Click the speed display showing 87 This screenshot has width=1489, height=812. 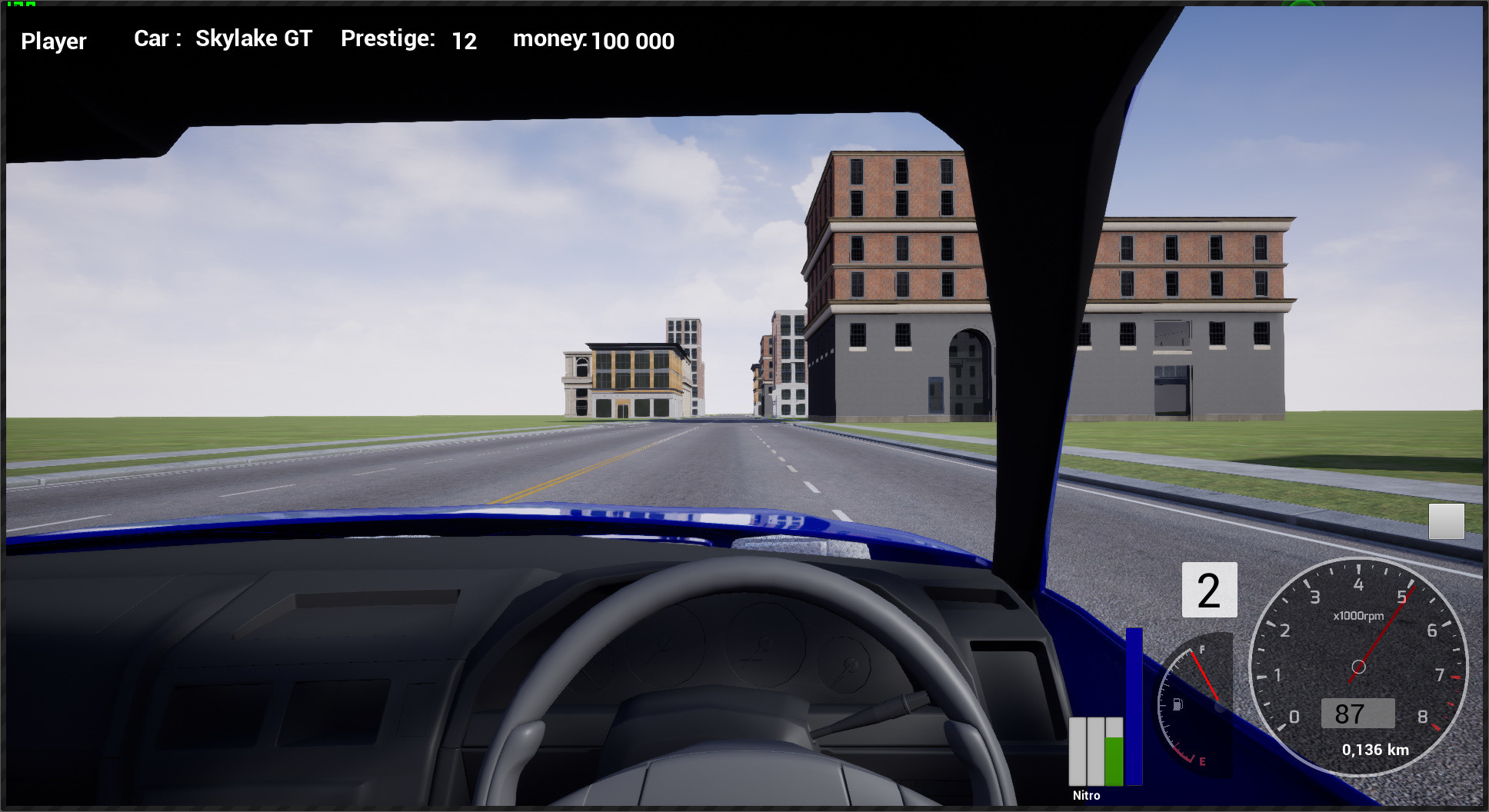(1358, 714)
